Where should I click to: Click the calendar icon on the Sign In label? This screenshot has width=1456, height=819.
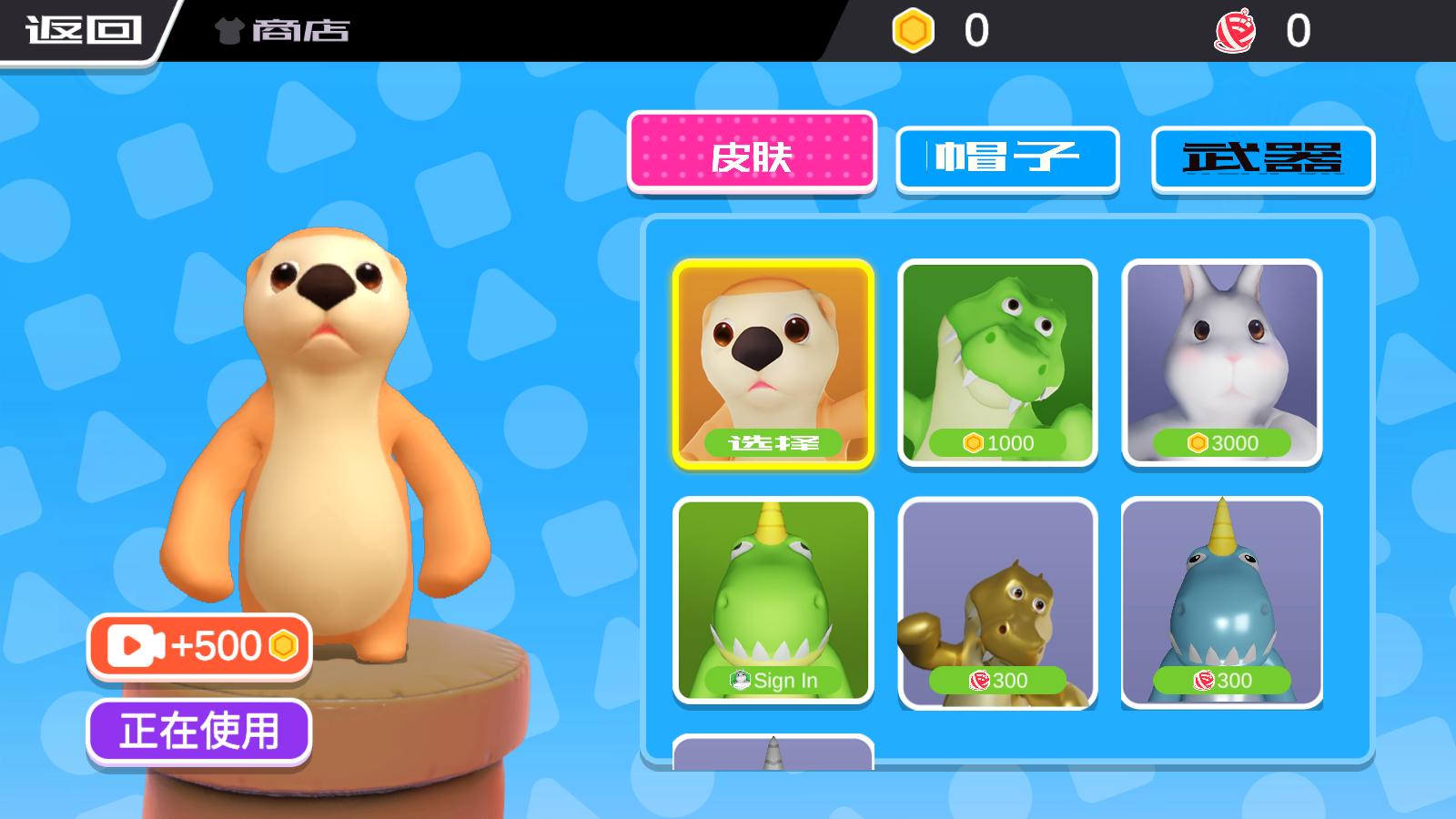tap(739, 678)
